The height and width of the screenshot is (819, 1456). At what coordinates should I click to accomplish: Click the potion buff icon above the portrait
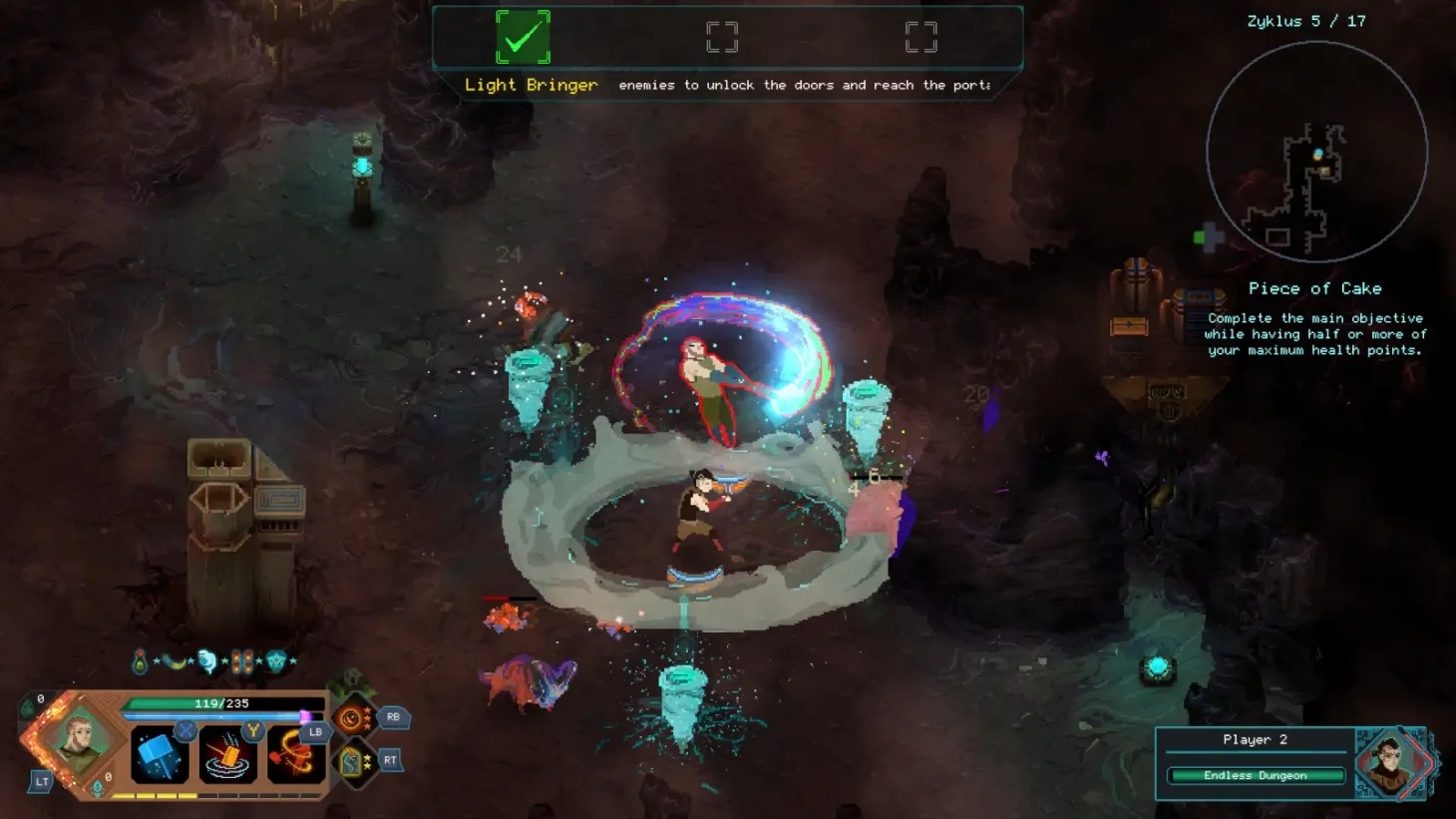[140, 660]
